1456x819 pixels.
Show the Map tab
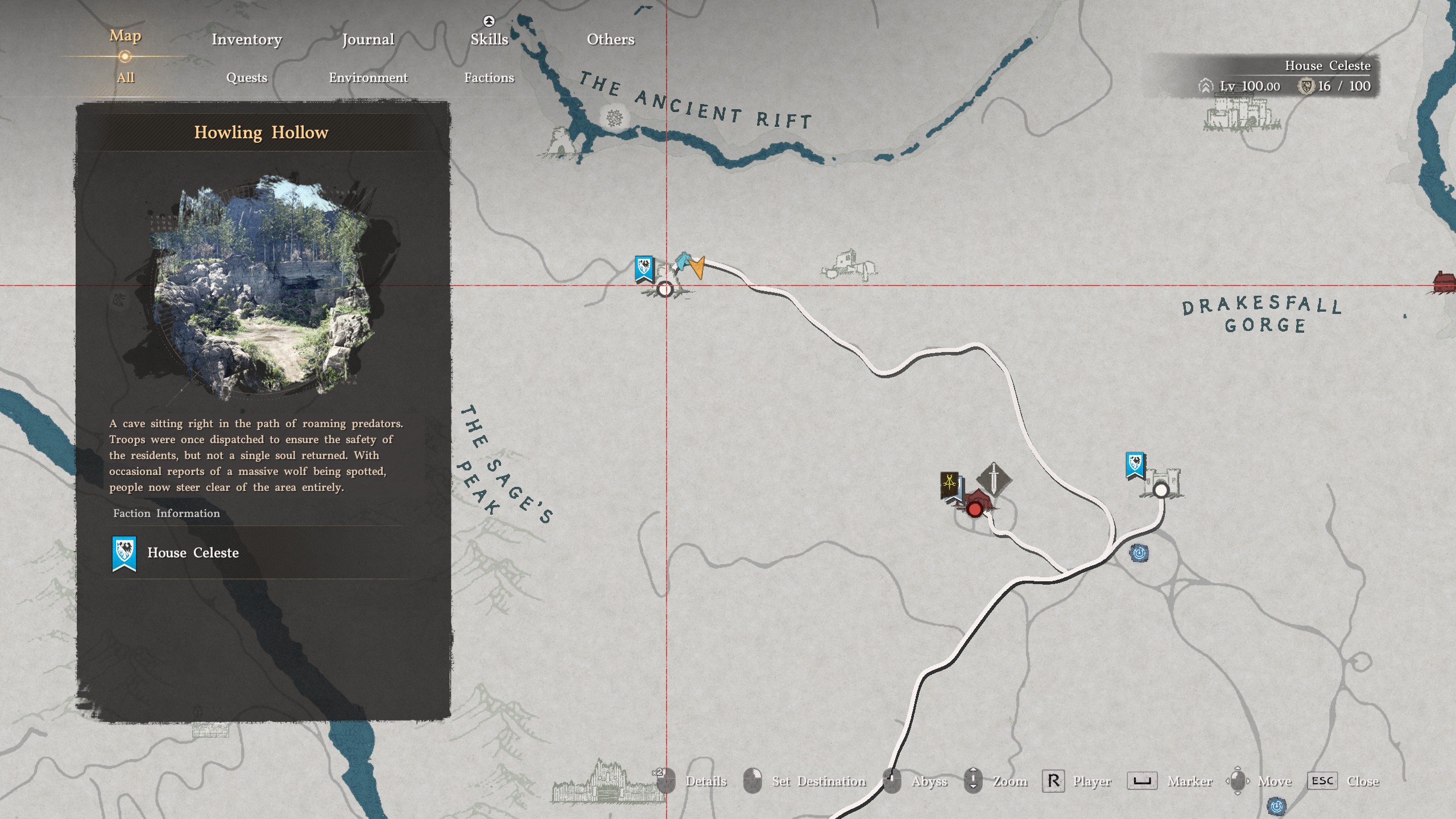point(125,36)
